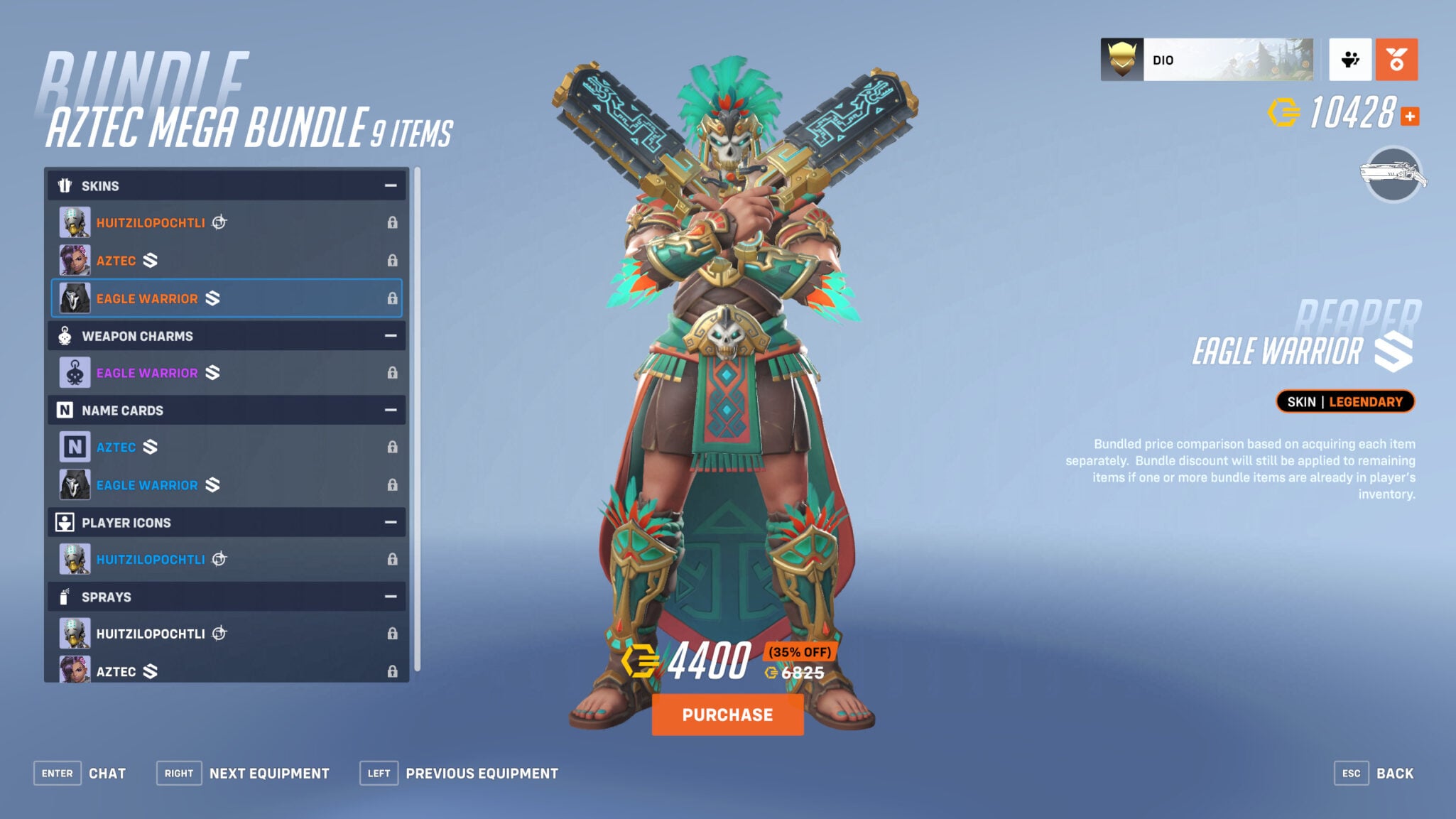Click the lock beside the Eagle Warrior name card
1456x819 pixels.
391,485
